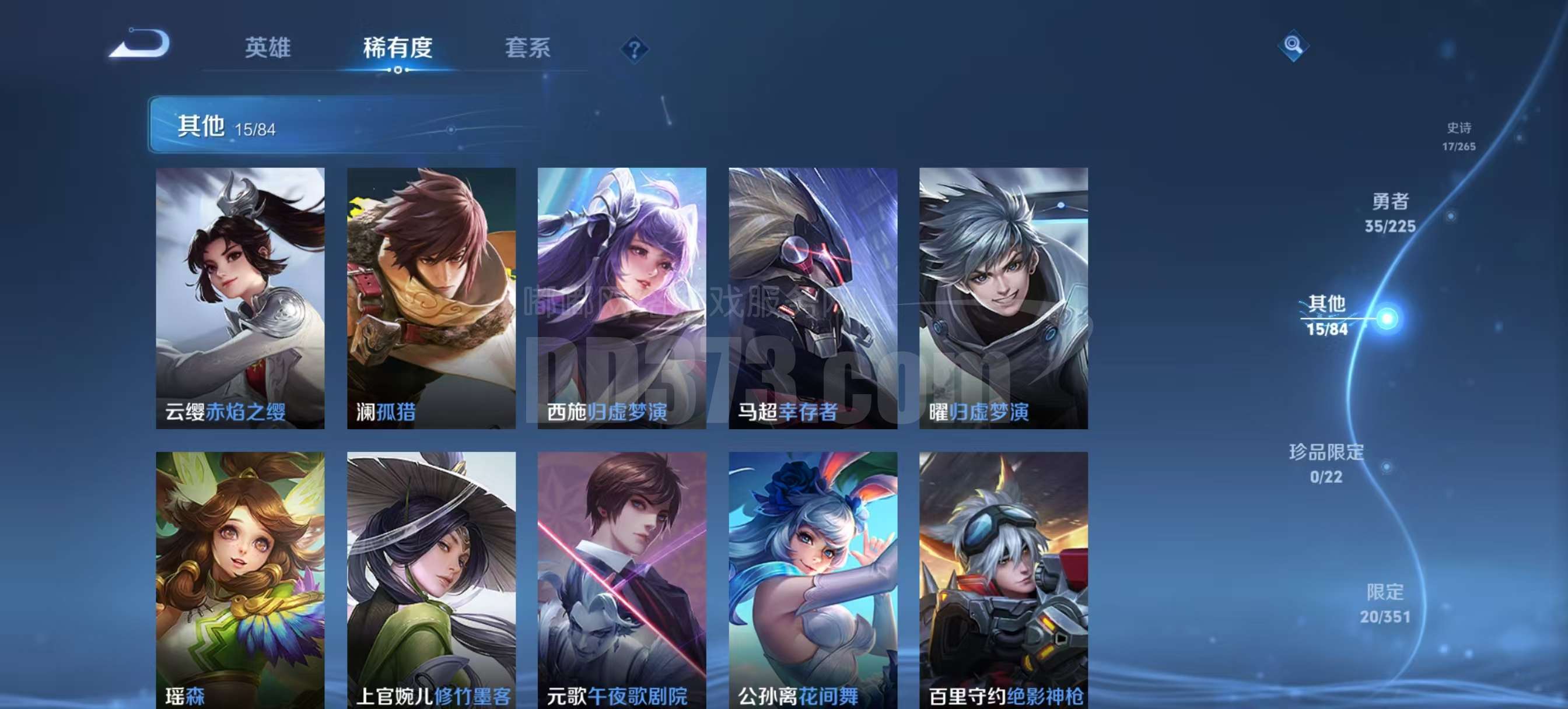Choose the 澜 孤猎 skin card

431,298
